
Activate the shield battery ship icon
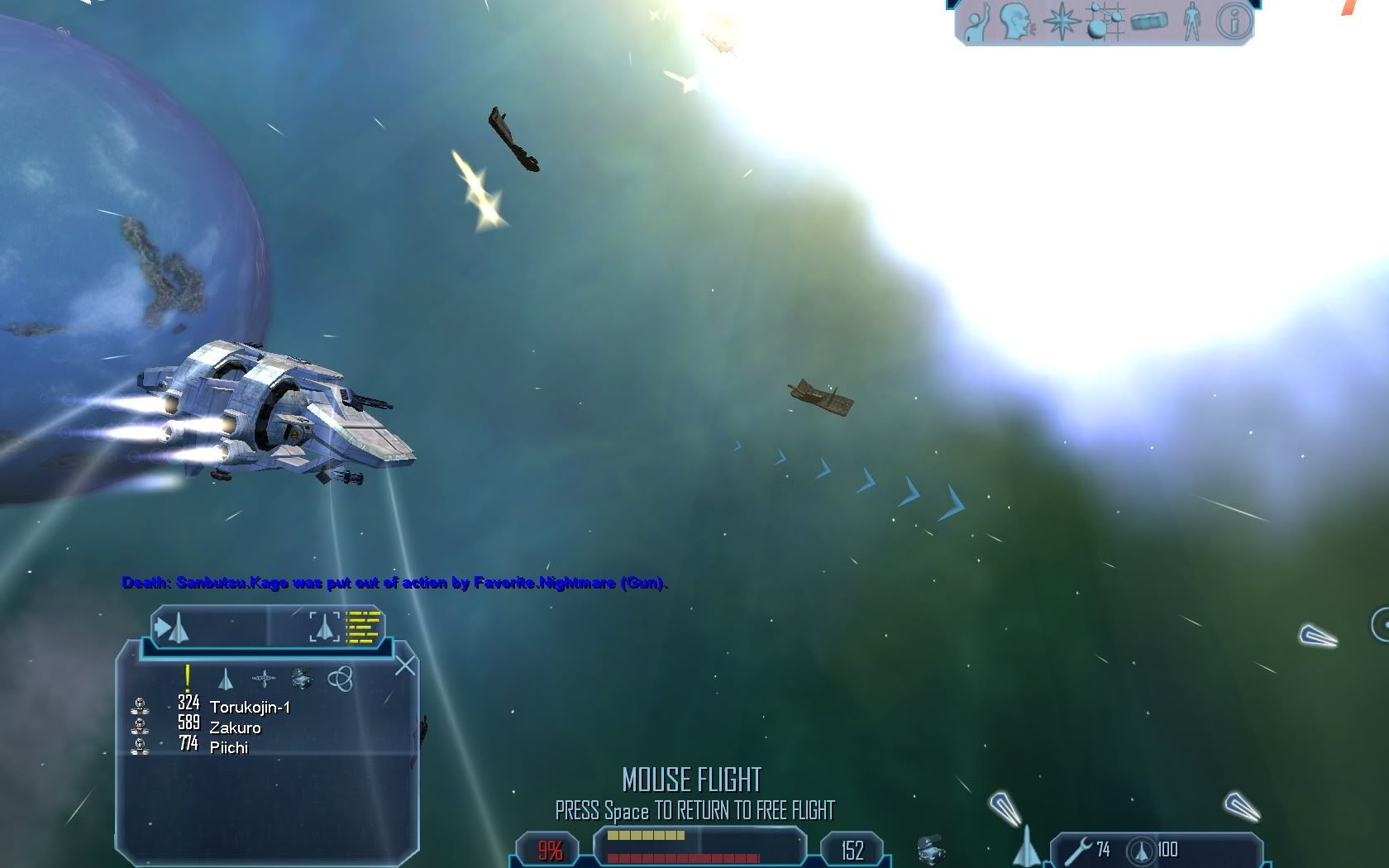click(x=1143, y=851)
